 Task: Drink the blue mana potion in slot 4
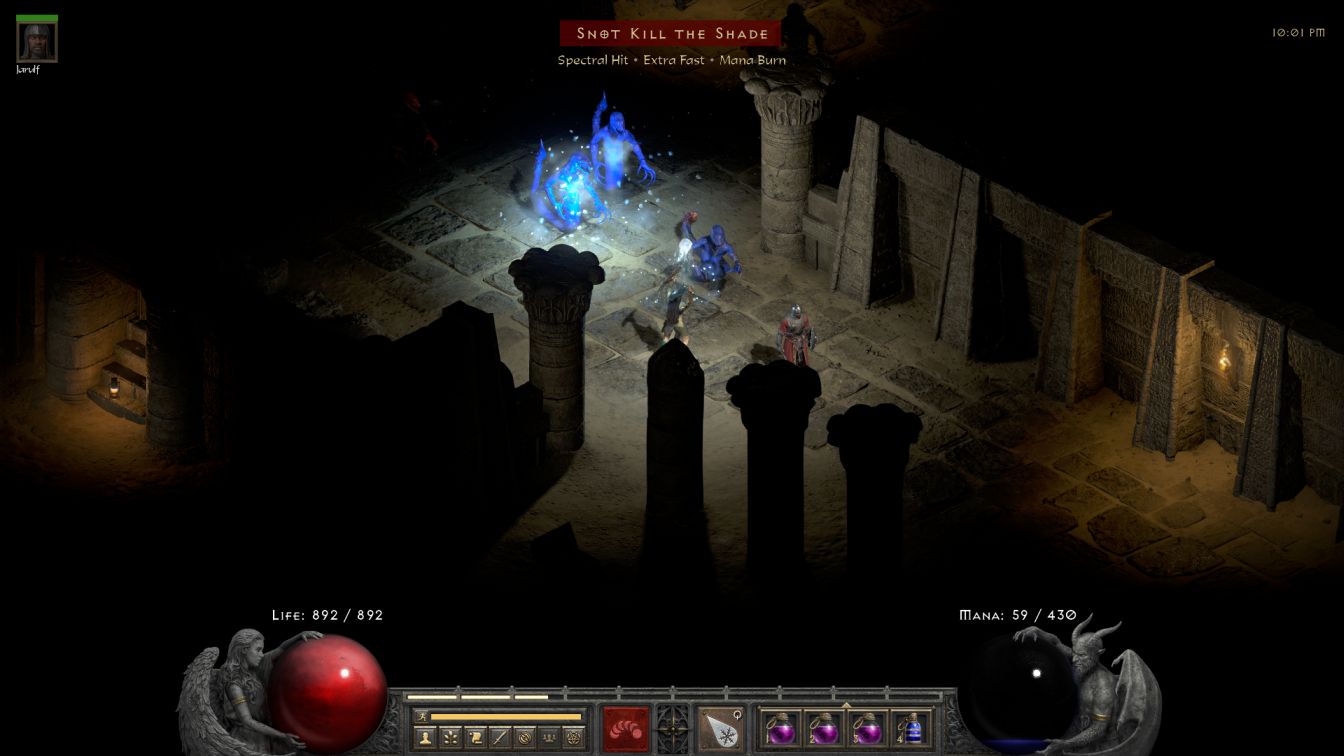pos(912,728)
